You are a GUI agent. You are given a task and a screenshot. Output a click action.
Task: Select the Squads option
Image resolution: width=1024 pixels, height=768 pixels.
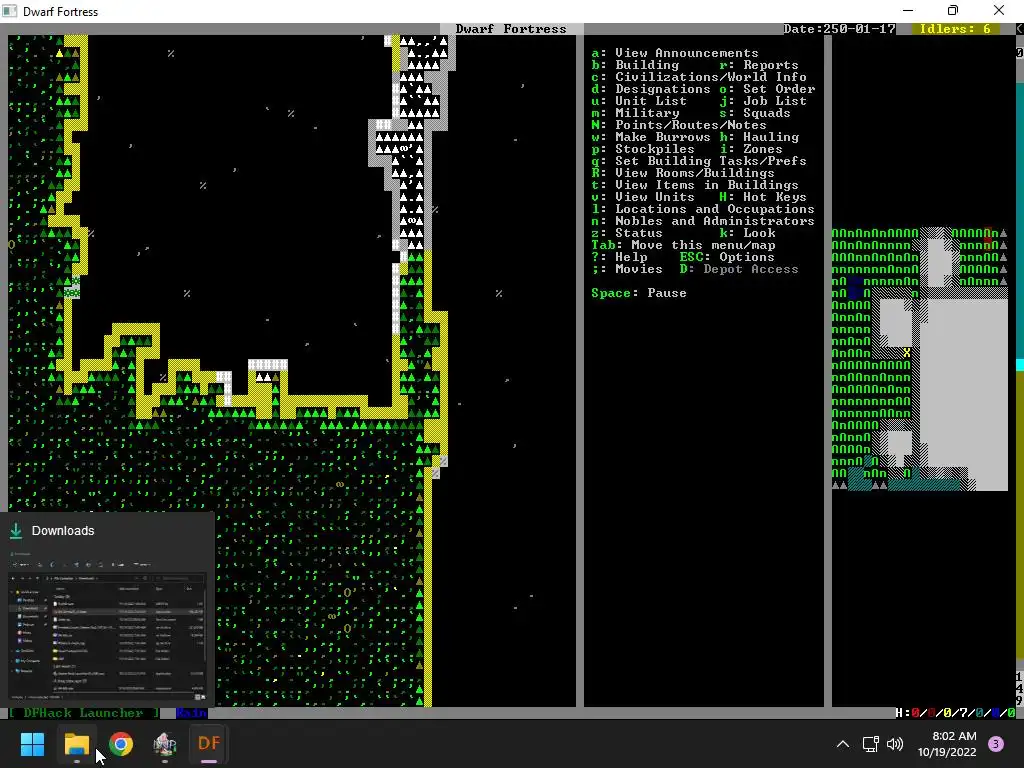click(x=766, y=113)
